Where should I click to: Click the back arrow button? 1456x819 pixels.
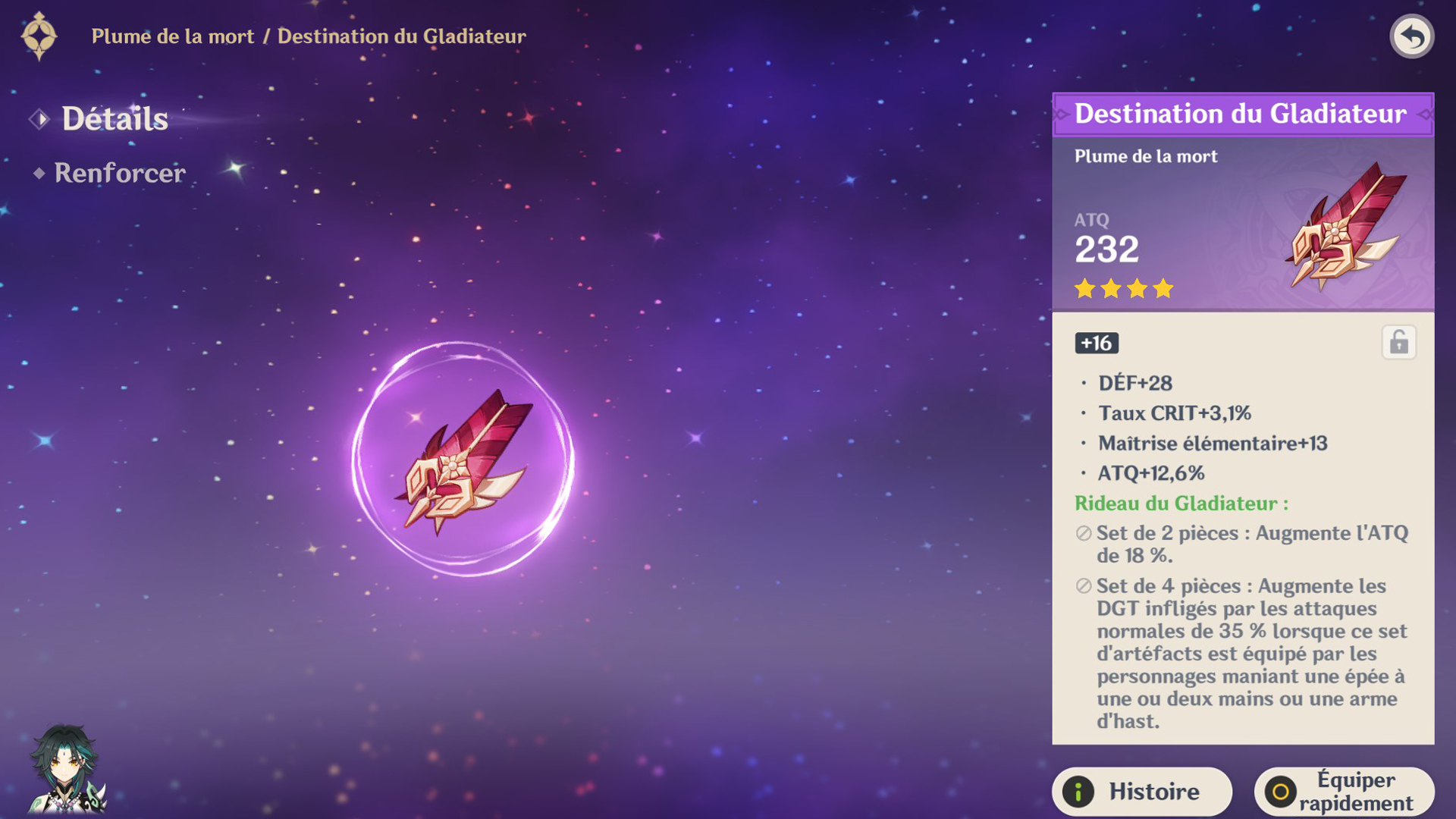[x=1411, y=36]
